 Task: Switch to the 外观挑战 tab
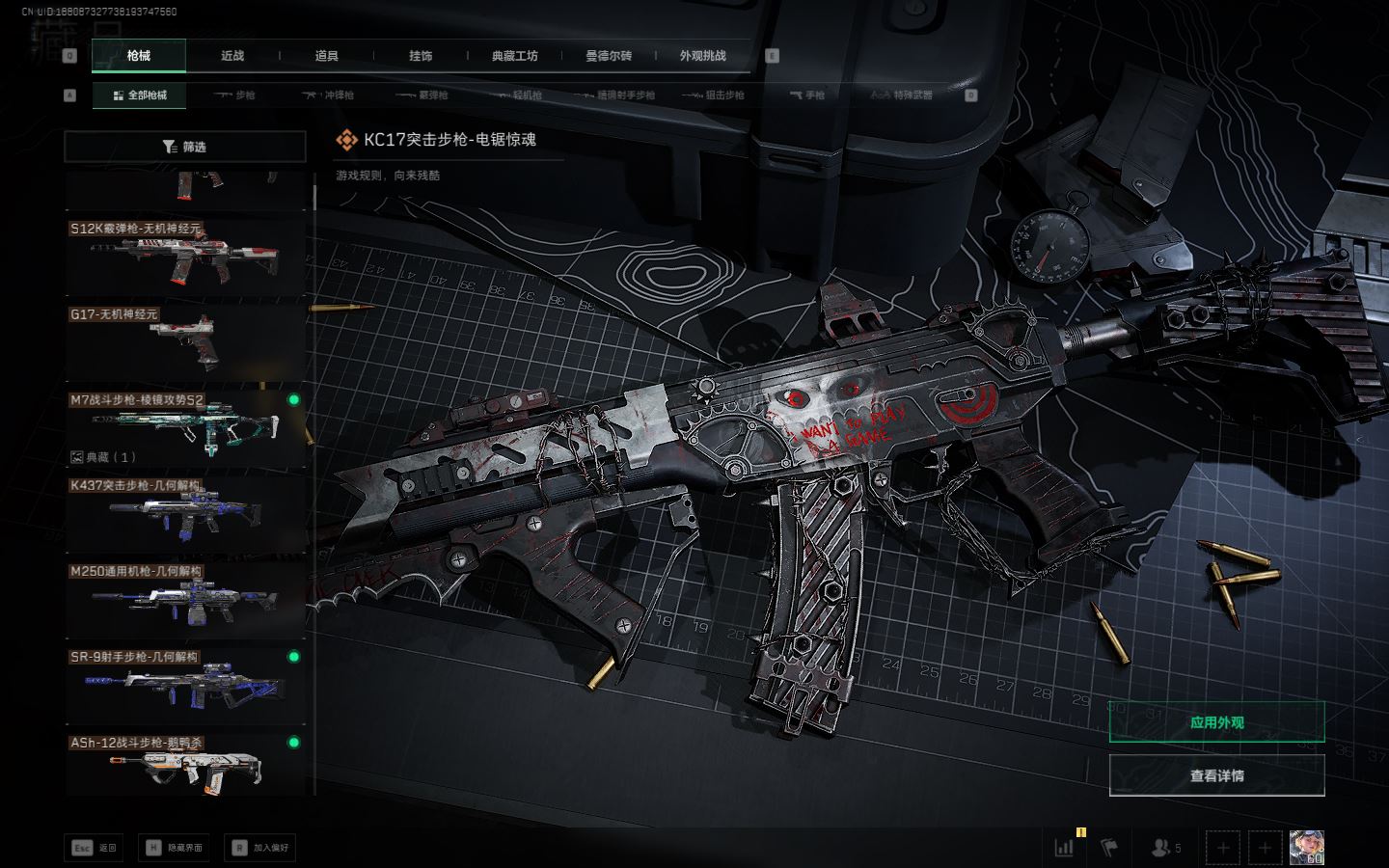tap(702, 56)
